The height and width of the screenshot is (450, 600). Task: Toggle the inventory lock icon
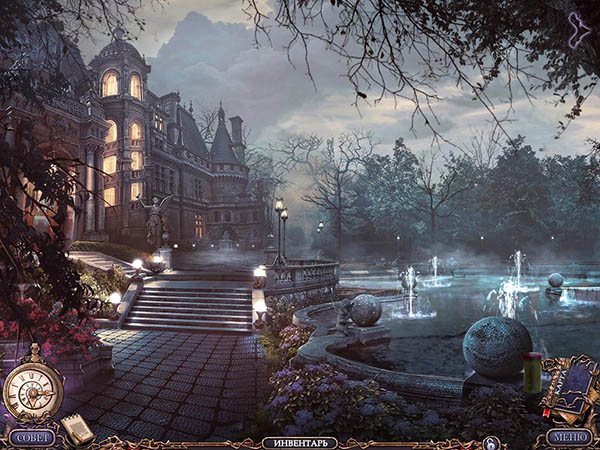pyautogui.click(x=490, y=442)
